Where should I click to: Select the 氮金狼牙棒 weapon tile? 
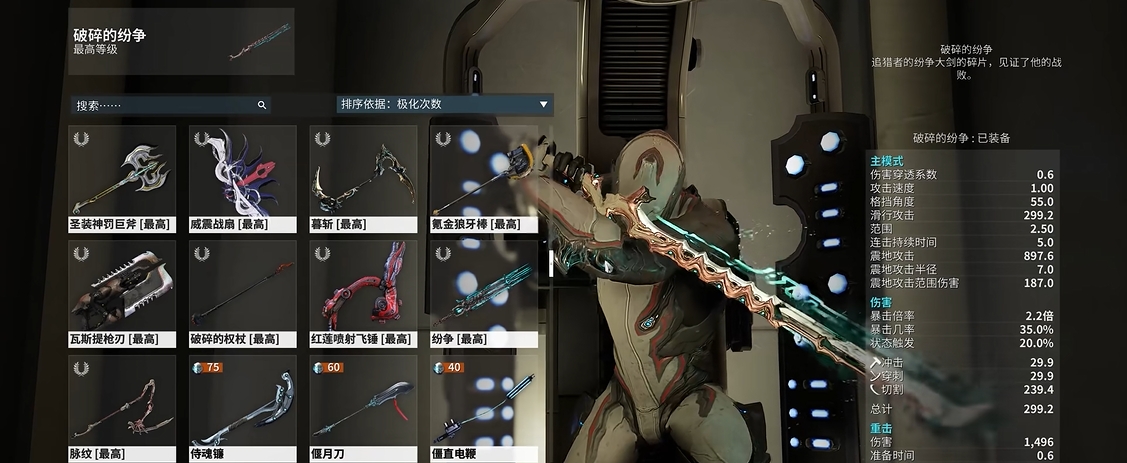[x=483, y=178]
